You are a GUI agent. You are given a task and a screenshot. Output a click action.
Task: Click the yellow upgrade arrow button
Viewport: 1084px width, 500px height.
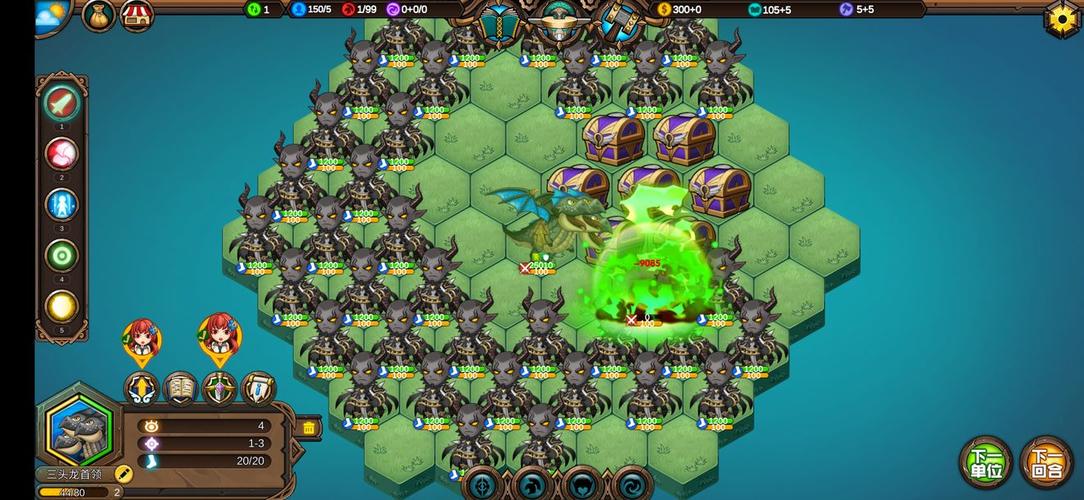point(141,388)
